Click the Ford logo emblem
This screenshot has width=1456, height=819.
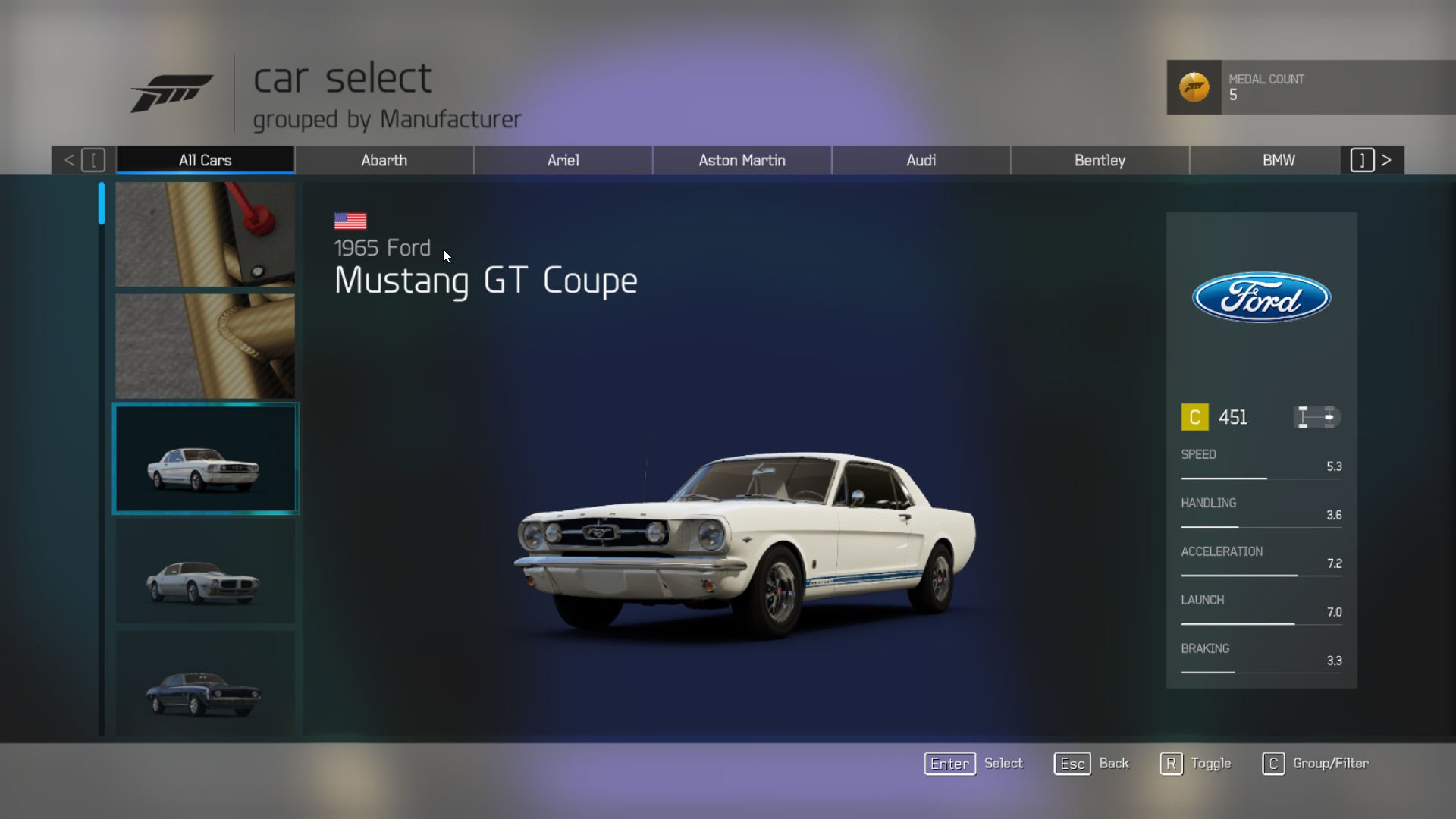point(1261,298)
